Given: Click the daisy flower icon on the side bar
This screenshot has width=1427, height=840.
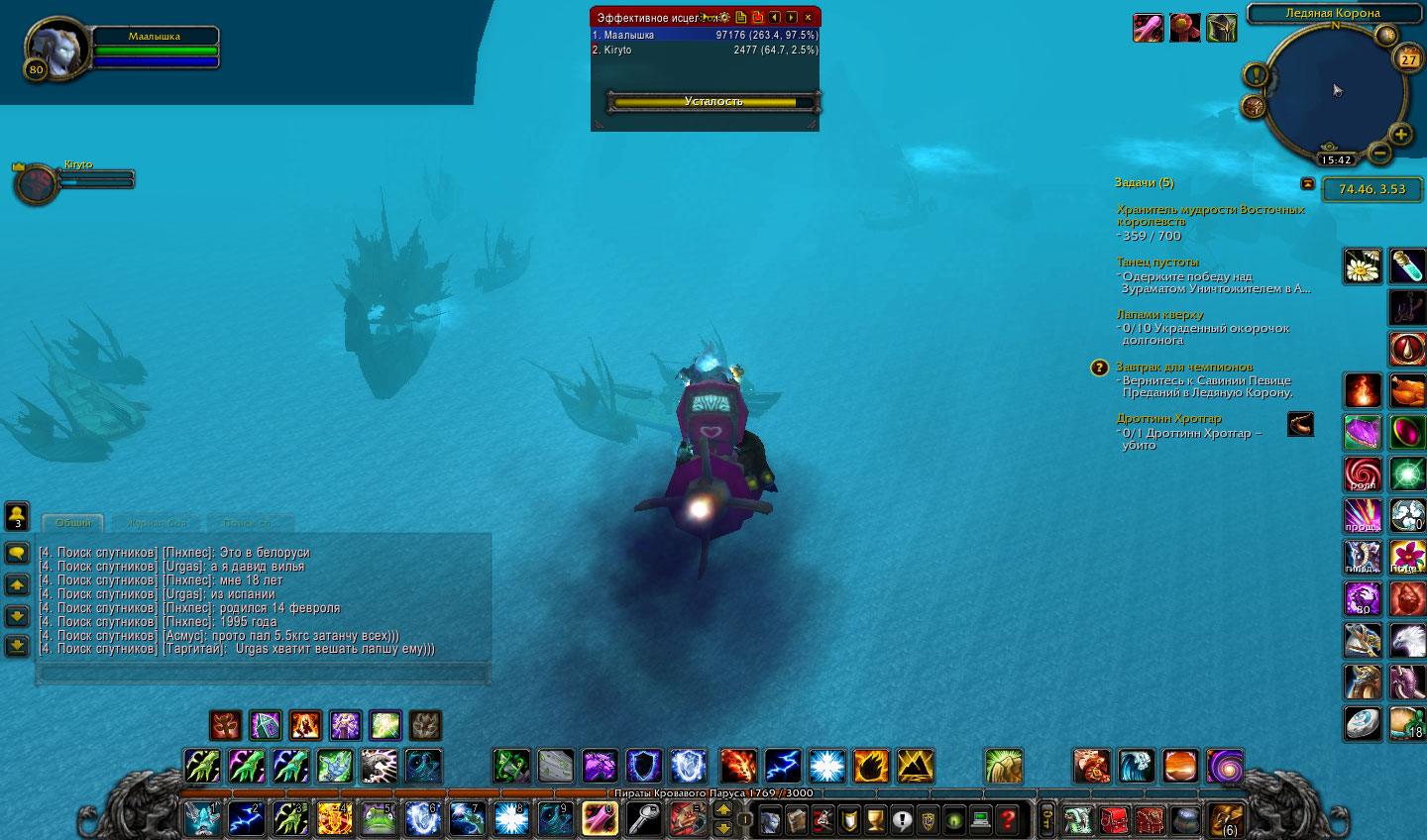Looking at the screenshot, I should (x=1363, y=266).
